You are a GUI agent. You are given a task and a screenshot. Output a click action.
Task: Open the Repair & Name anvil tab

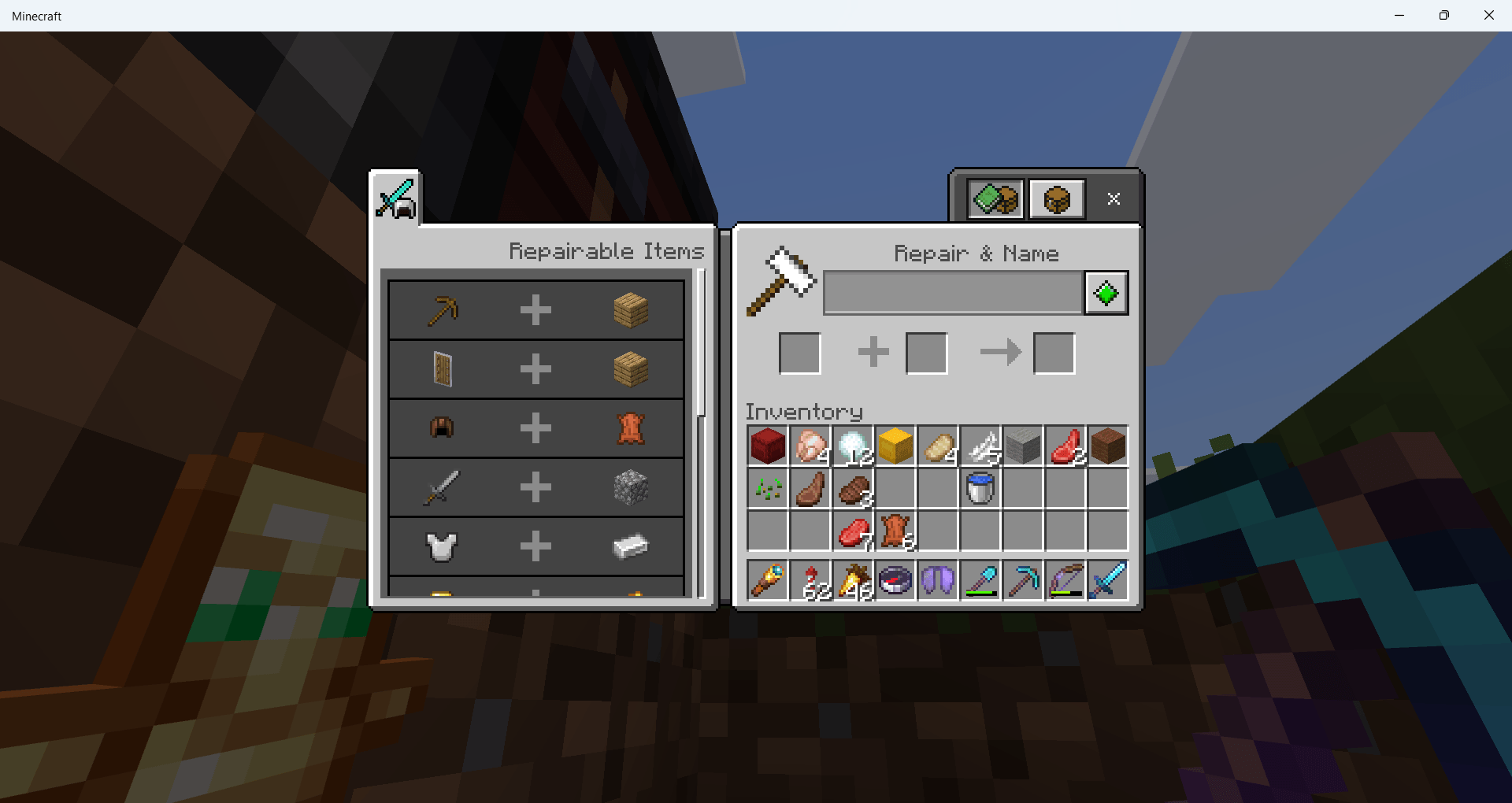[x=1056, y=198]
